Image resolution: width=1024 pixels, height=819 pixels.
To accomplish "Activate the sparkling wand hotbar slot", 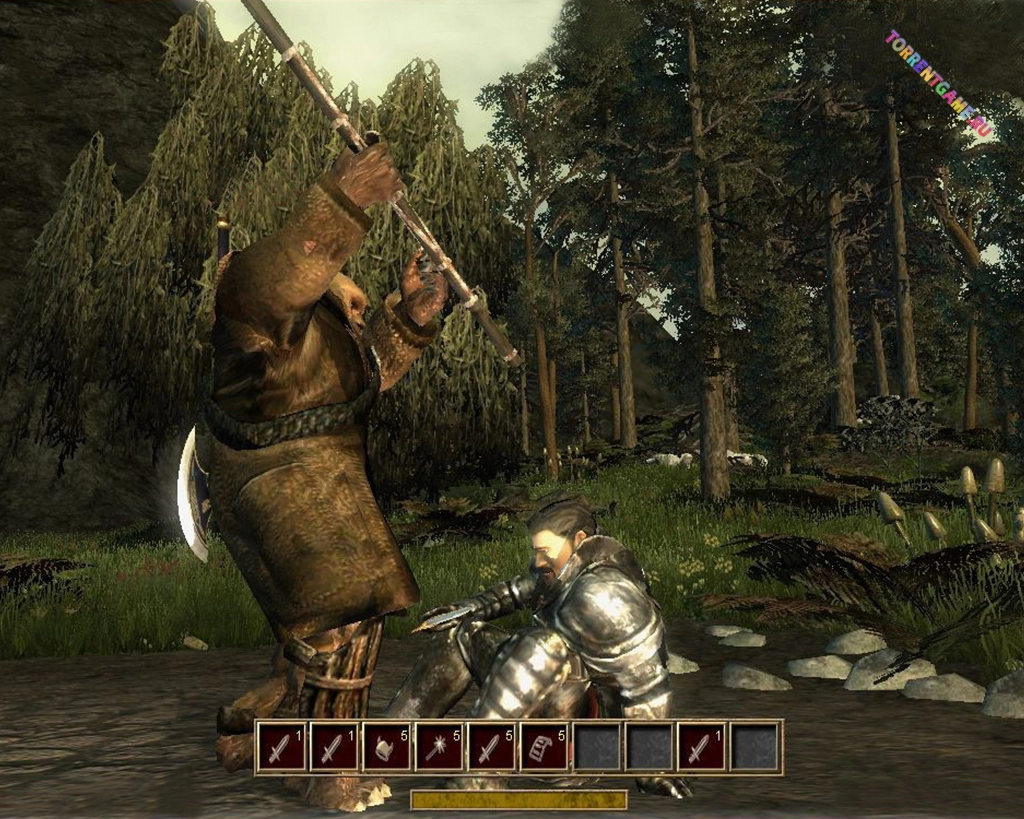I will point(439,747).
